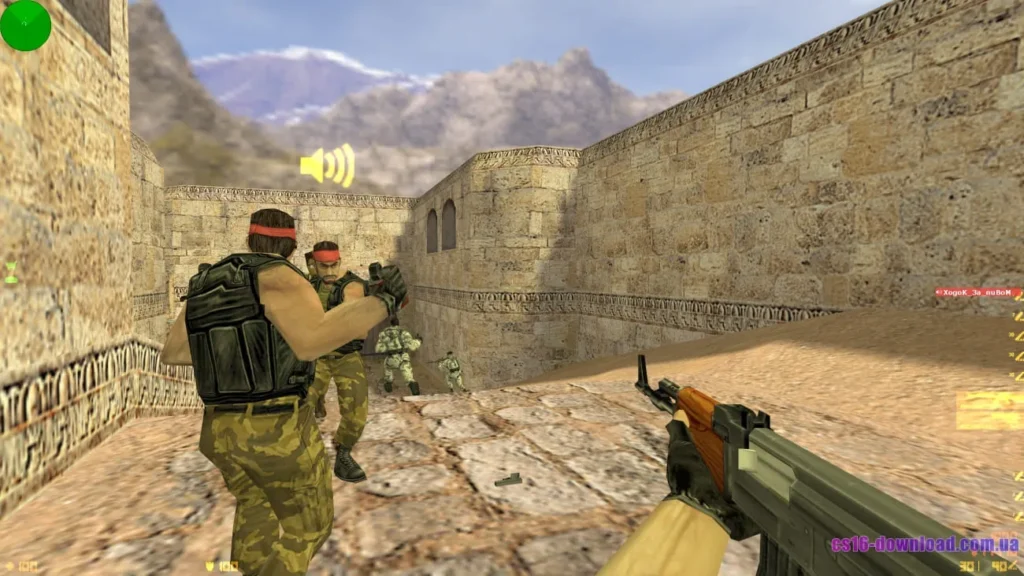Select the red XogoK_3a_nuBoM kill feed entry

pos(975,293)
